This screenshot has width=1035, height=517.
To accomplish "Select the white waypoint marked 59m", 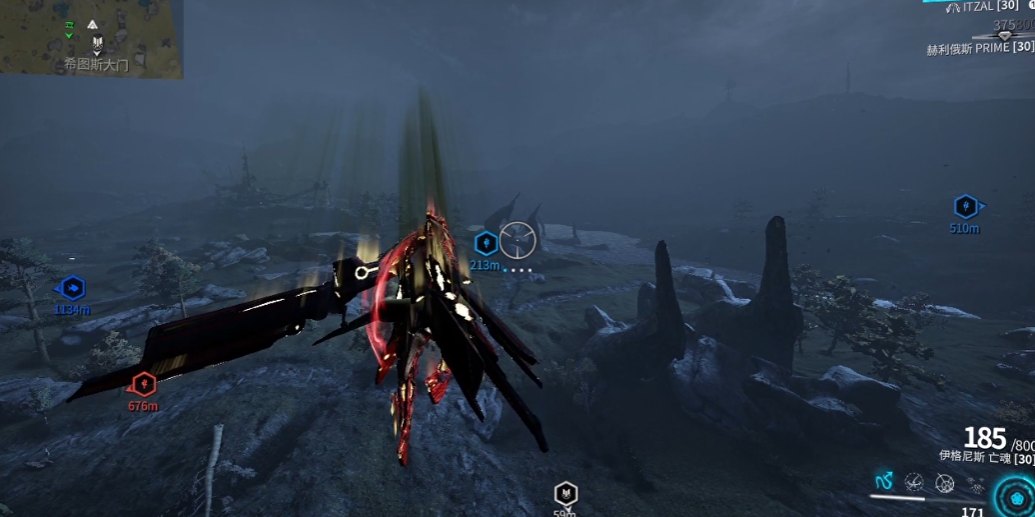I will [x=566, y=493].
